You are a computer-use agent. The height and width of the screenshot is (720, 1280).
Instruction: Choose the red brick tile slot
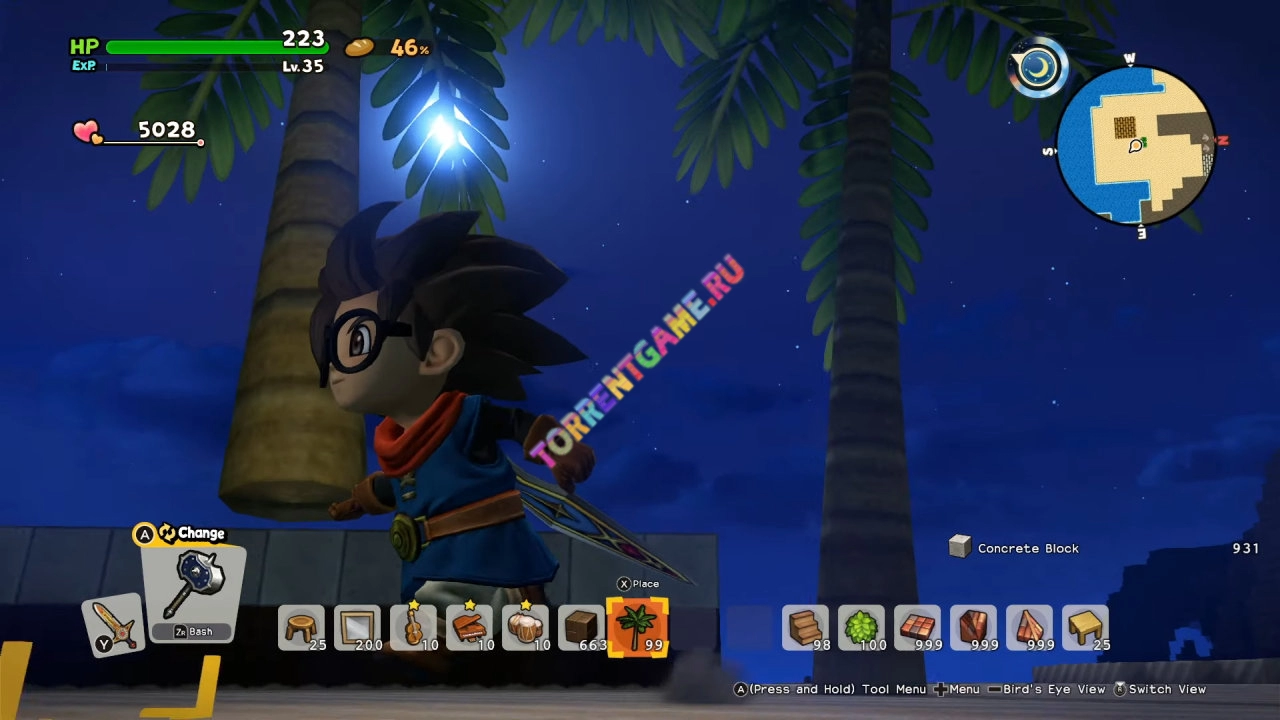[917, 628]
